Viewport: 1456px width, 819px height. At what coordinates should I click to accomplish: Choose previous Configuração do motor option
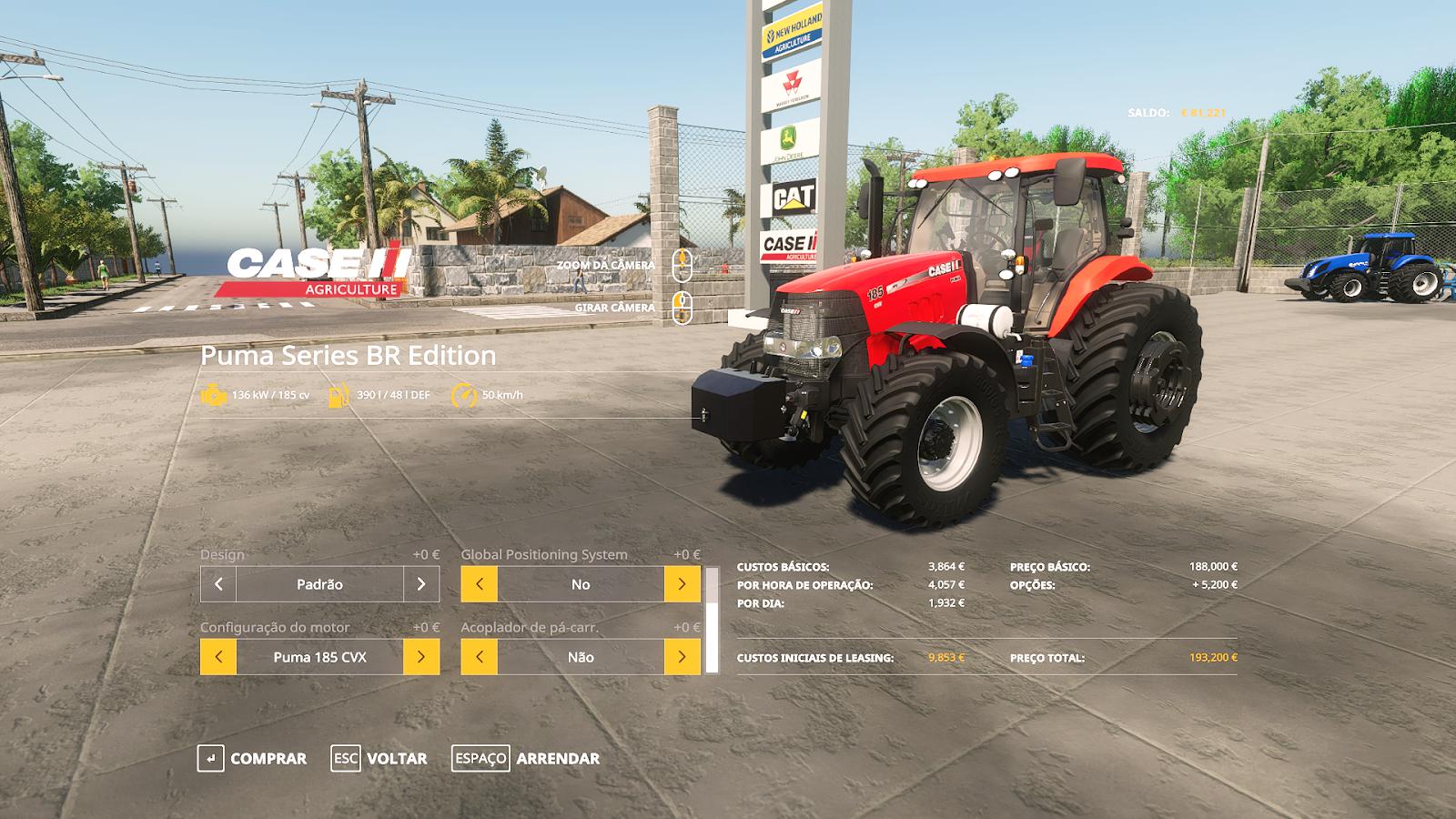(x=218, y=657)
